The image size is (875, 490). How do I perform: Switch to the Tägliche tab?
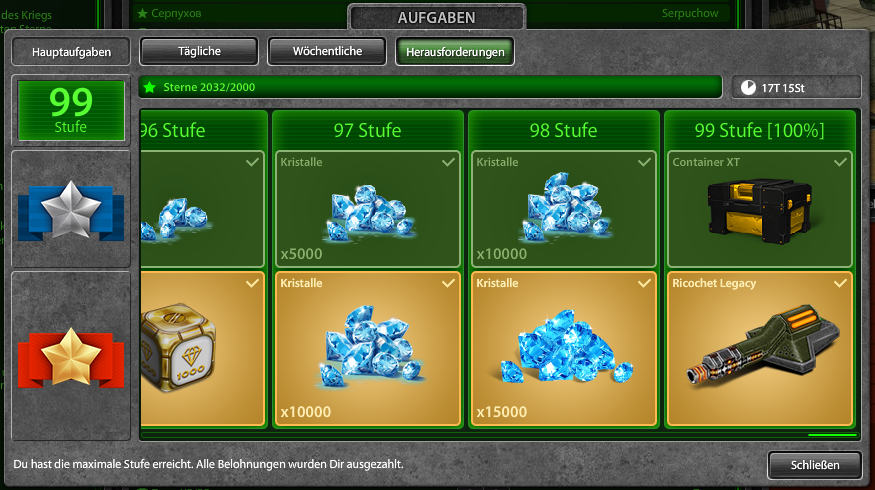199,51
